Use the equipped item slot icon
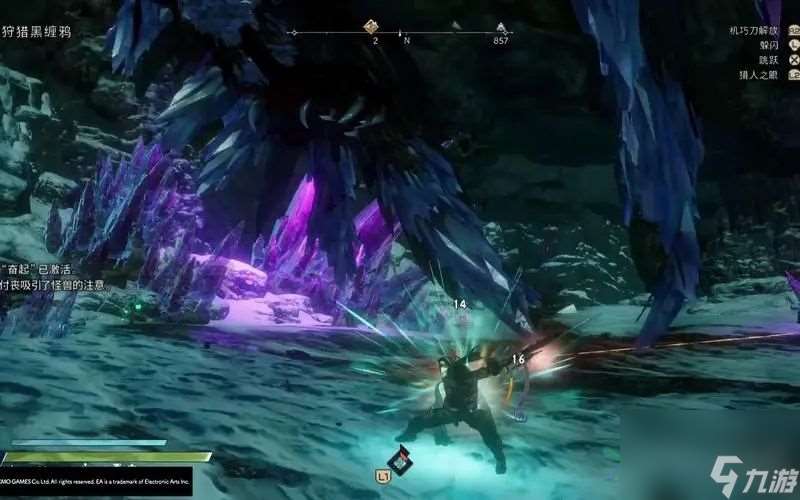 (x=401, y=458)
